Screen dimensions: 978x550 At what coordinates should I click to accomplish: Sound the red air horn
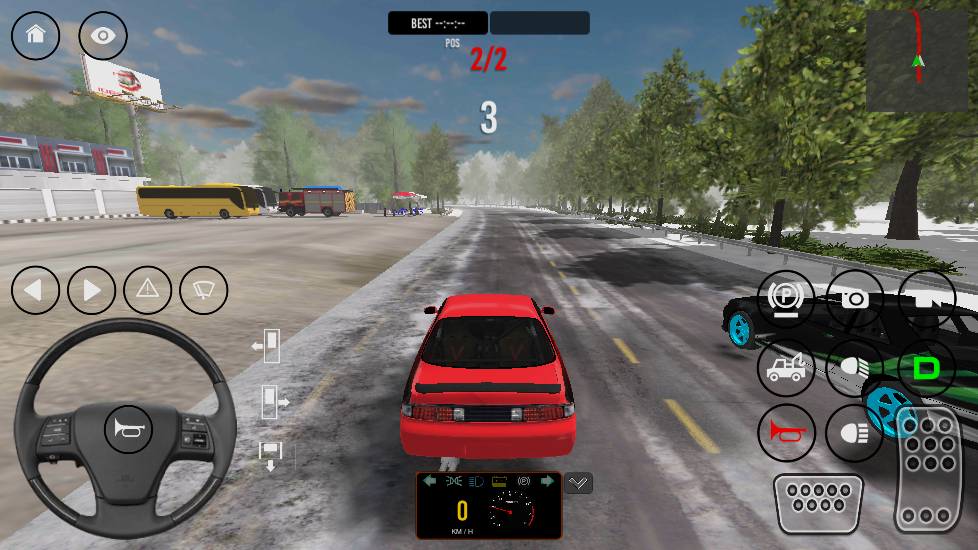(785, 432)
